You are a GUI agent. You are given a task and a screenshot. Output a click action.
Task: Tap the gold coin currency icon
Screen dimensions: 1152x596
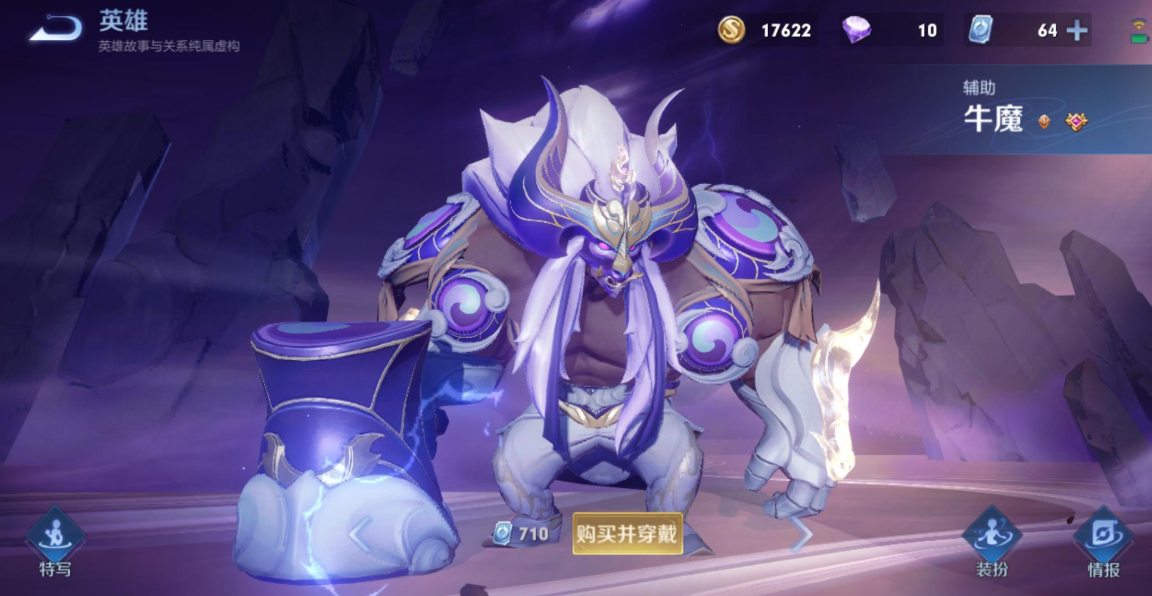(732, 30)
